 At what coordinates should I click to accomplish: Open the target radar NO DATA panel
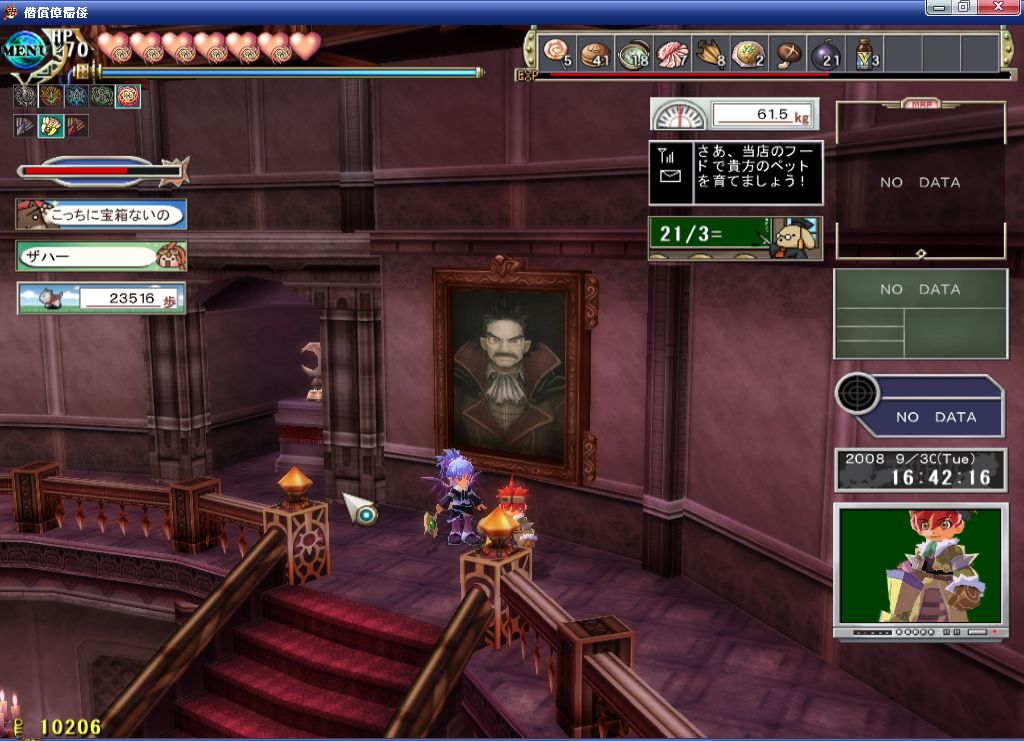tap(920, 406)
